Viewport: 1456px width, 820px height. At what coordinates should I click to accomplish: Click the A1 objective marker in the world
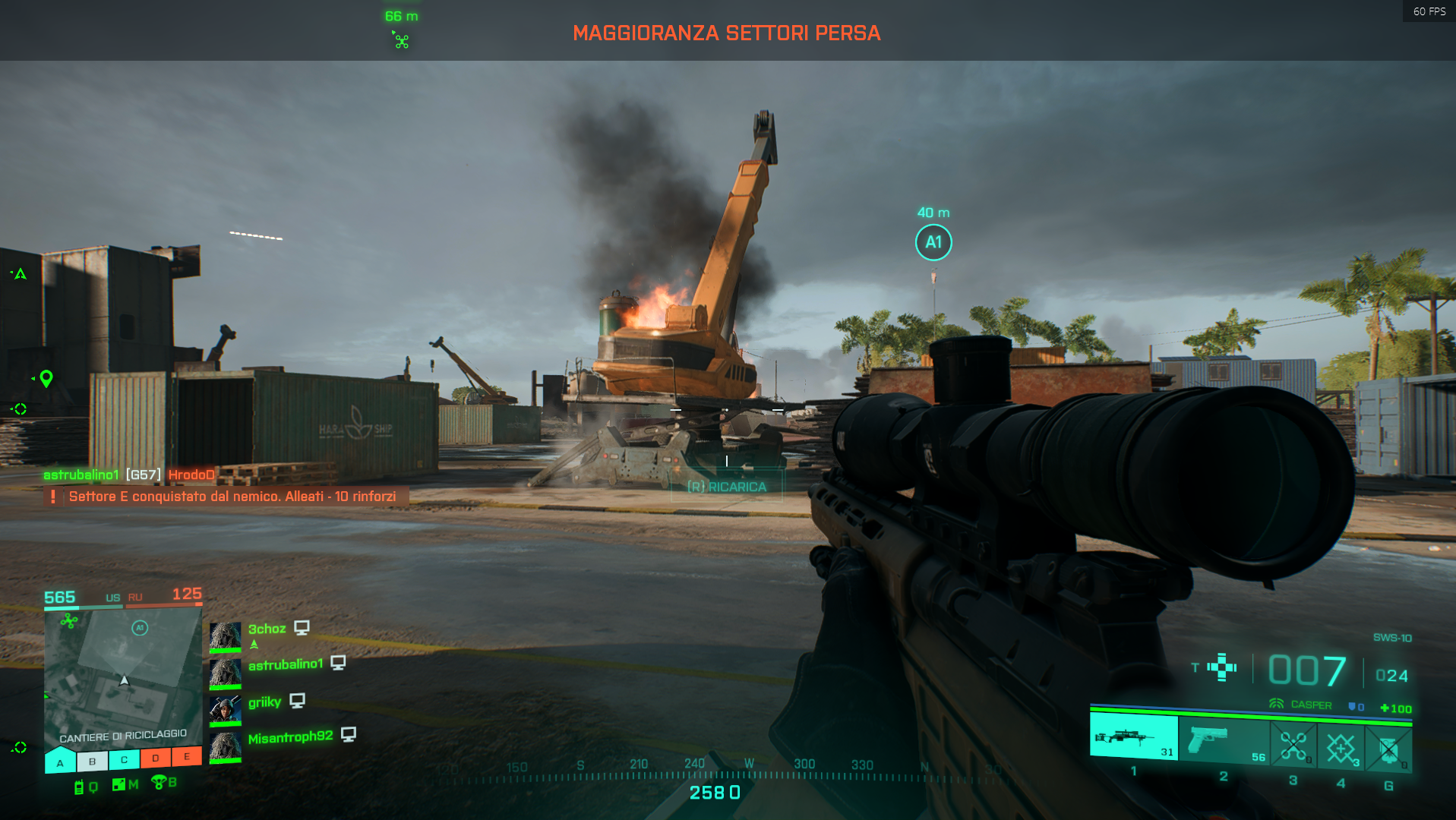pyautogui.click(x=933, y=240)
